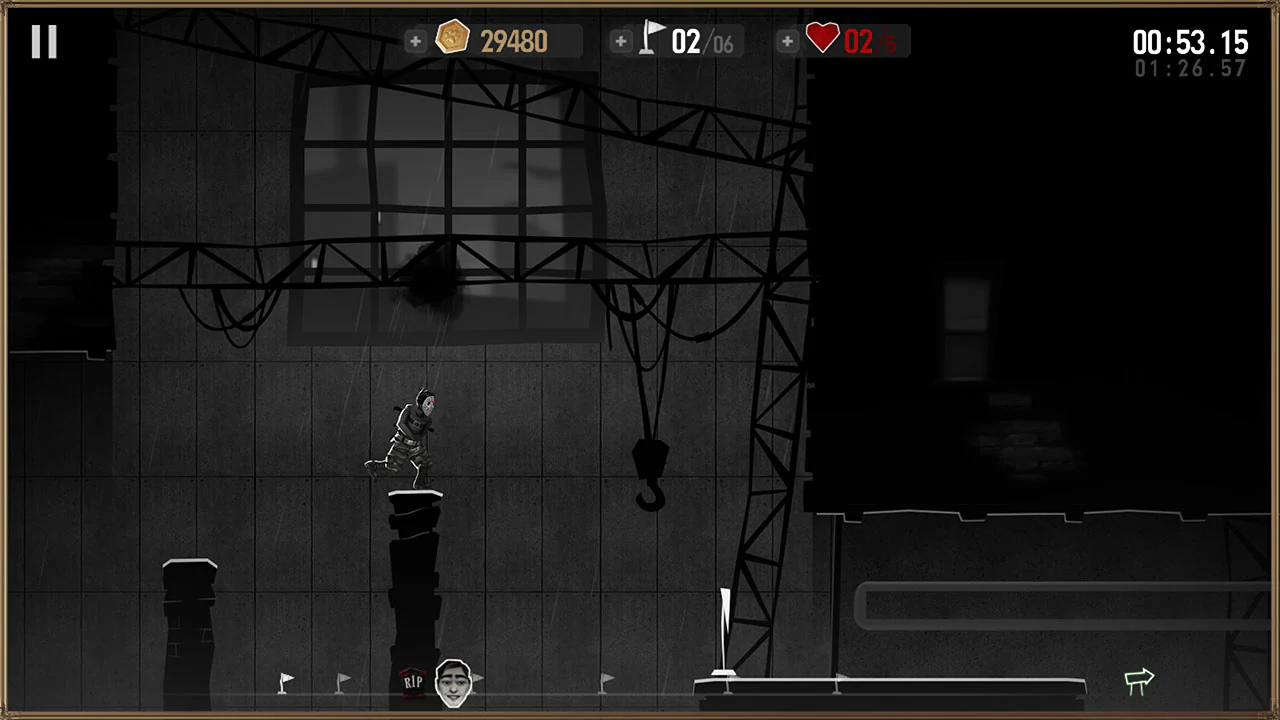Select the RIP tombstone marker on the progress bar

click(x=414, y=680)
